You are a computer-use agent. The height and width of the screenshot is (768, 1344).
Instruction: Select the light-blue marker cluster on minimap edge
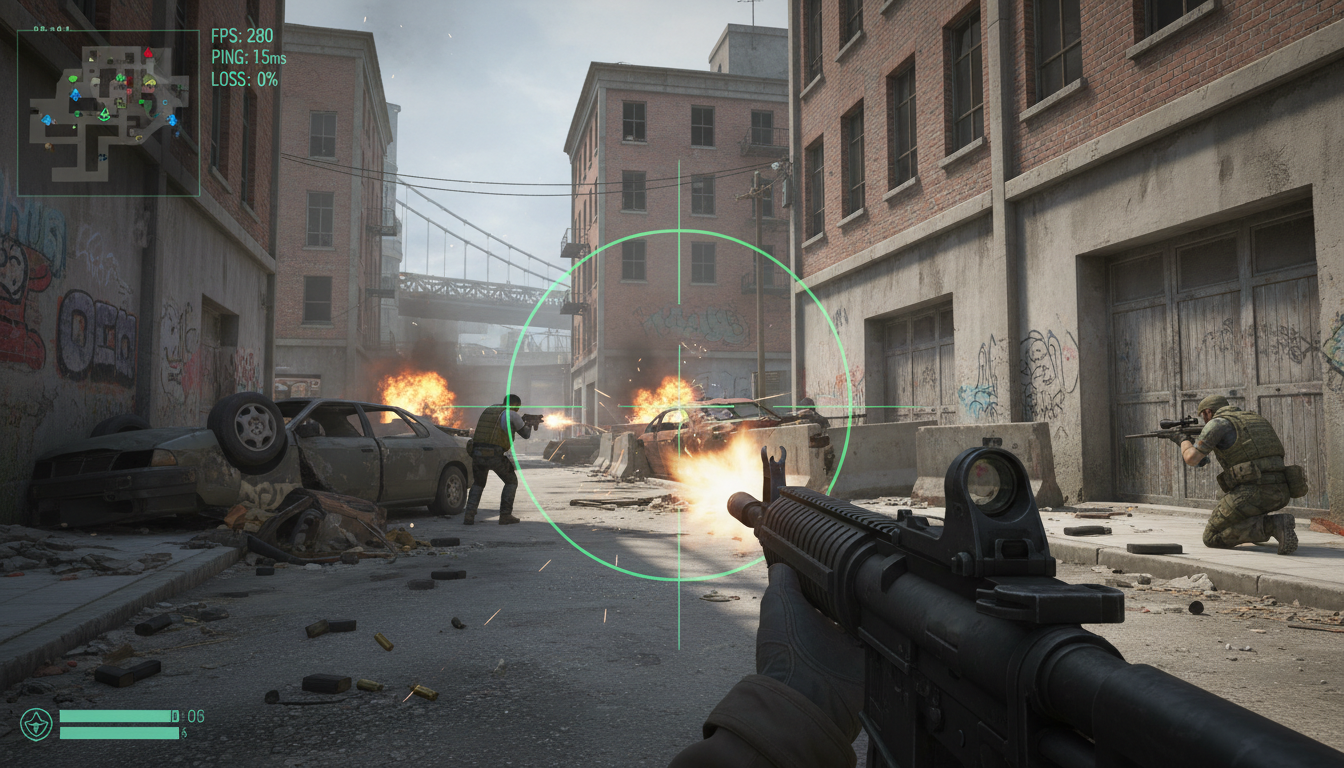click(x=173, y=121)
